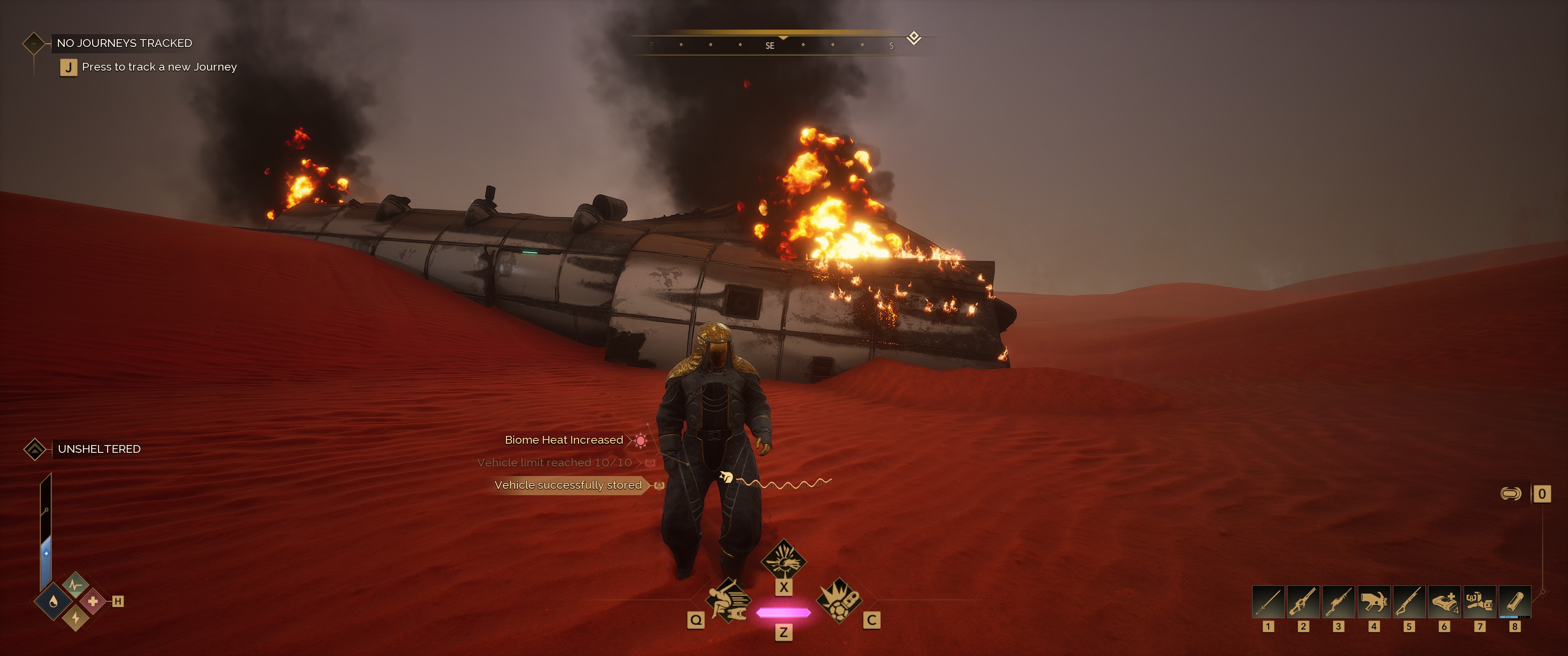1568x656 pixels.
Task: Select the diamond waypoint marker on the compass
Action: pyautogui.click(x=913, y=38)
